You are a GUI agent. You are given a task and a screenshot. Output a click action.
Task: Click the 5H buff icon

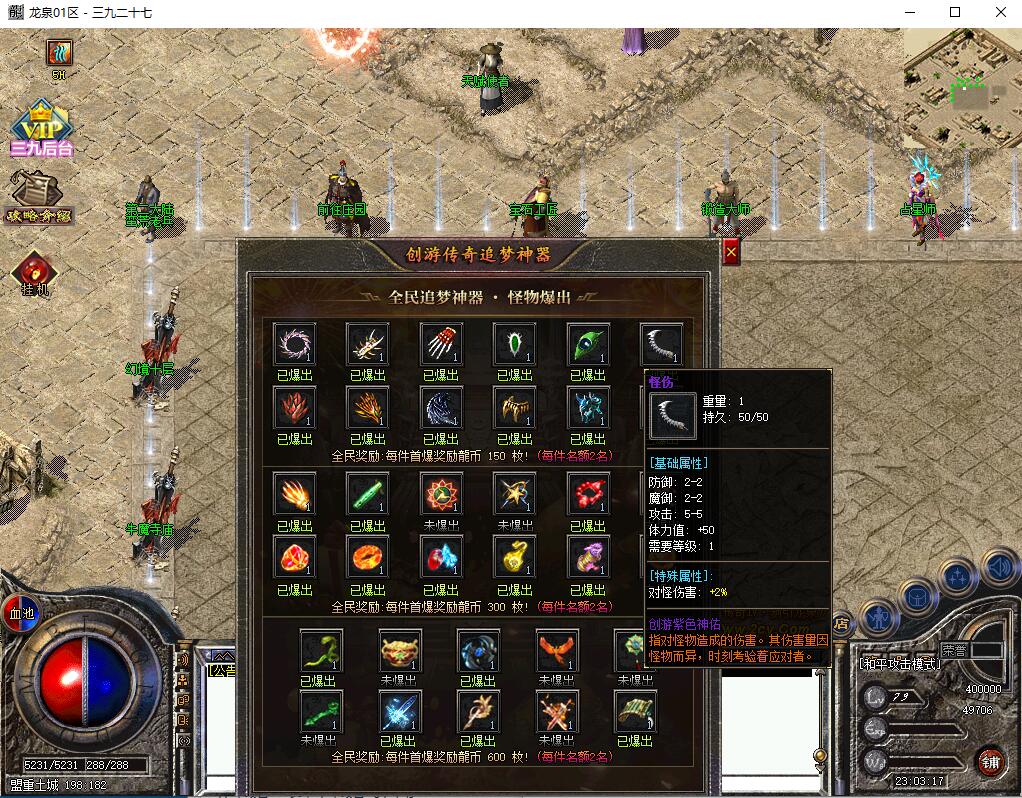click(60, 53)
